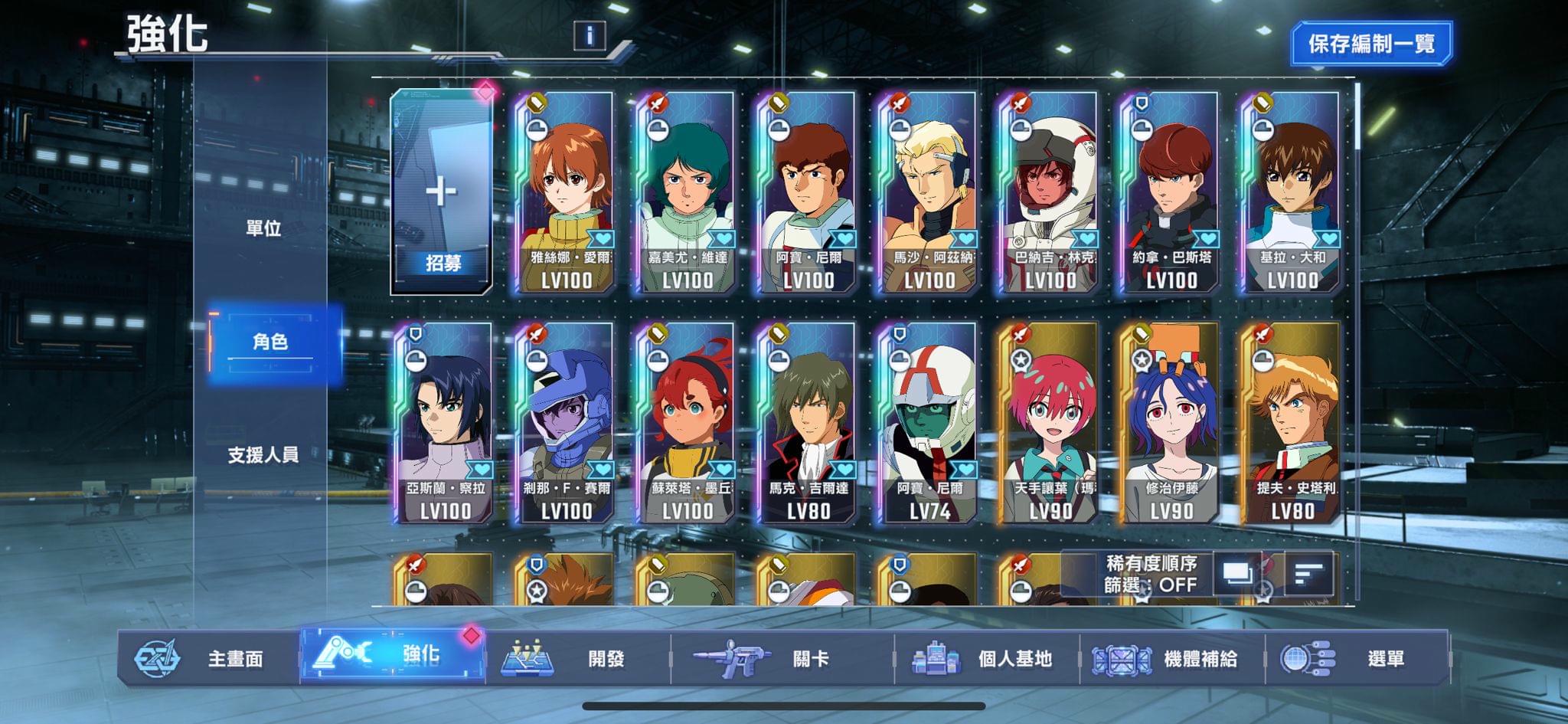
Task: Open 機體補給 unit supply
Action: [1171, 658]
